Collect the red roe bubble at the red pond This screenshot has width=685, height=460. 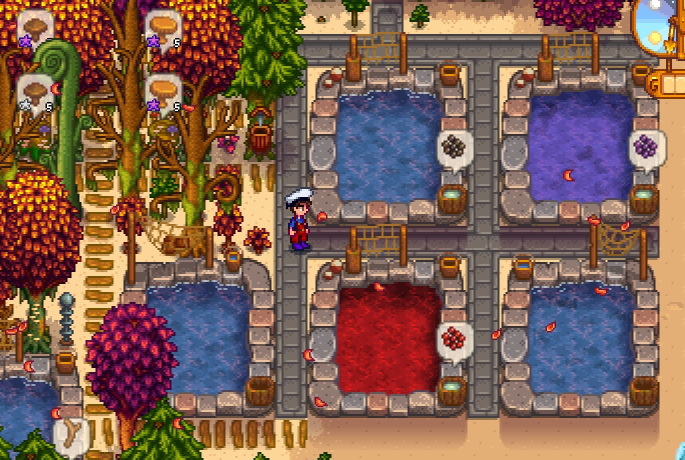coord(455,339)
